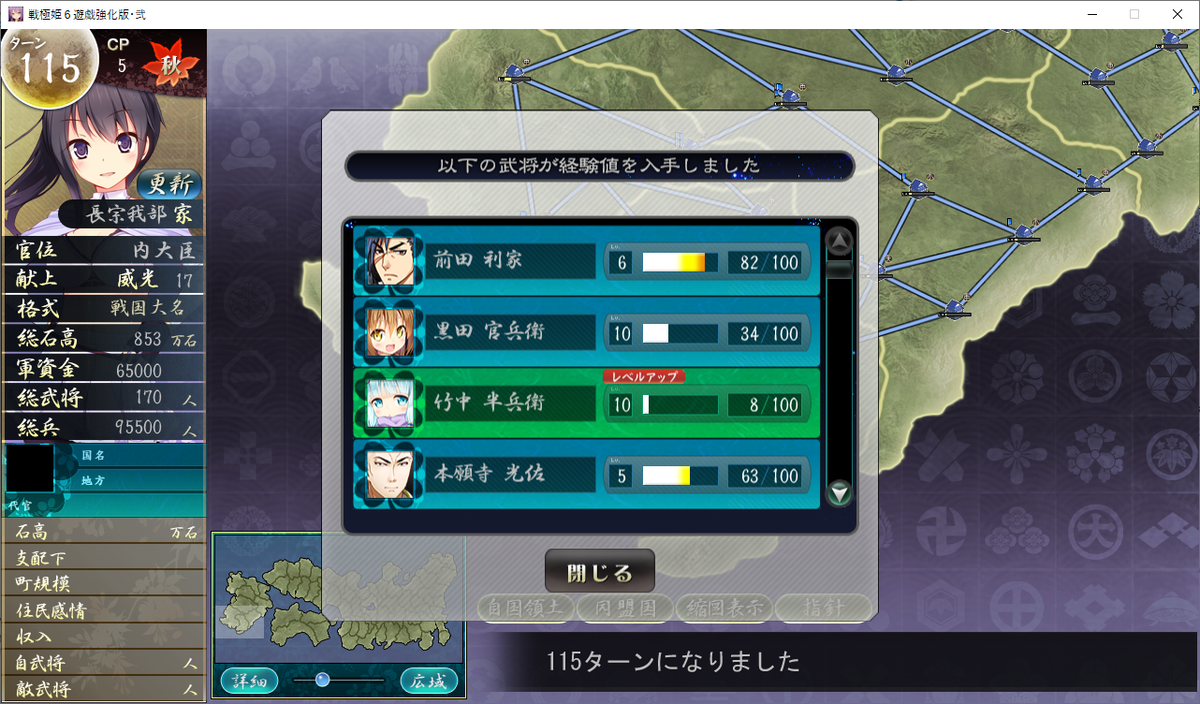
Task: Show 同盟国 allied countries
Action: tap(624, 607)
